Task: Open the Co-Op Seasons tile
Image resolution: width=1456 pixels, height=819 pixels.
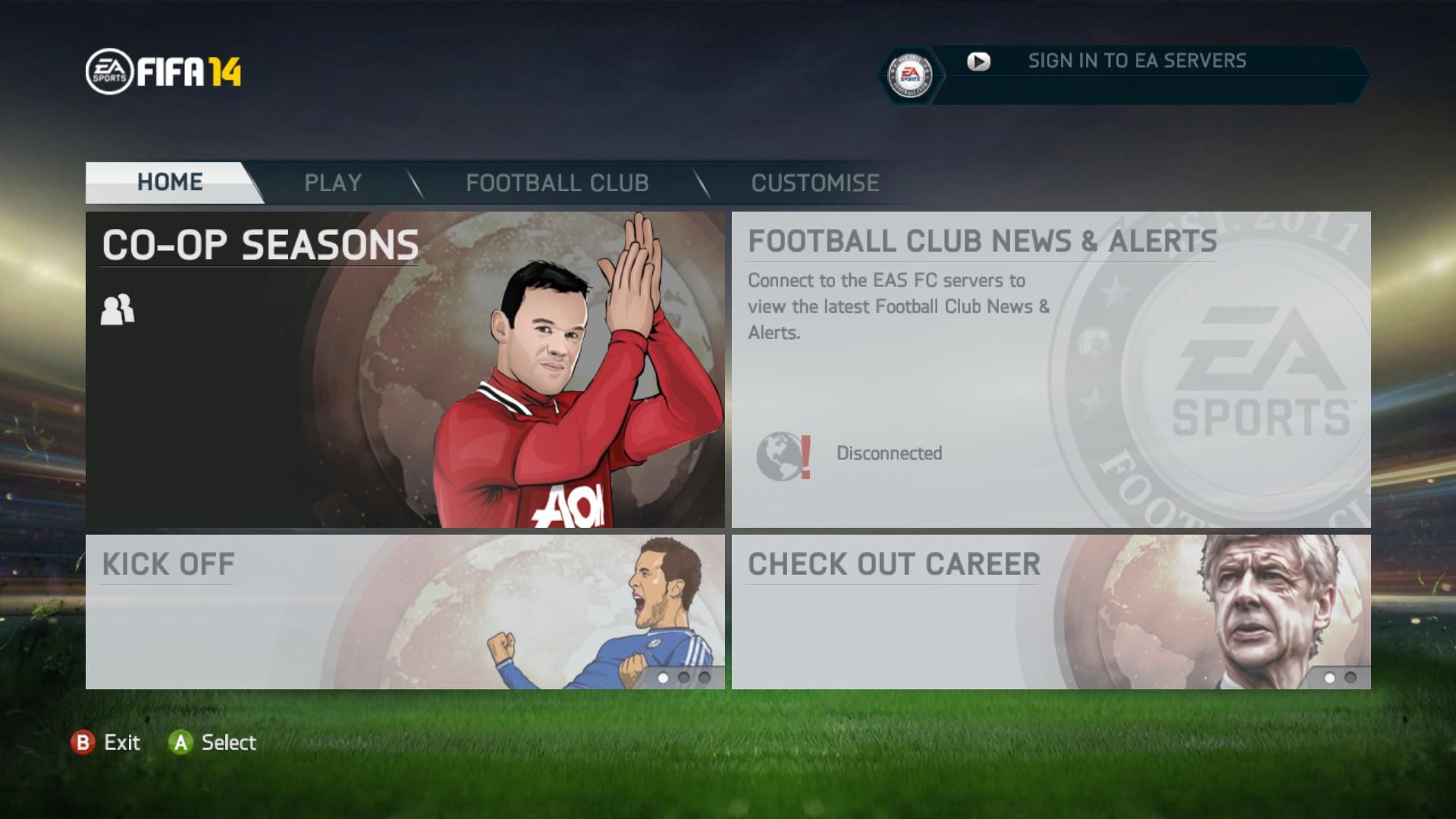Action: tap(404, 369)
